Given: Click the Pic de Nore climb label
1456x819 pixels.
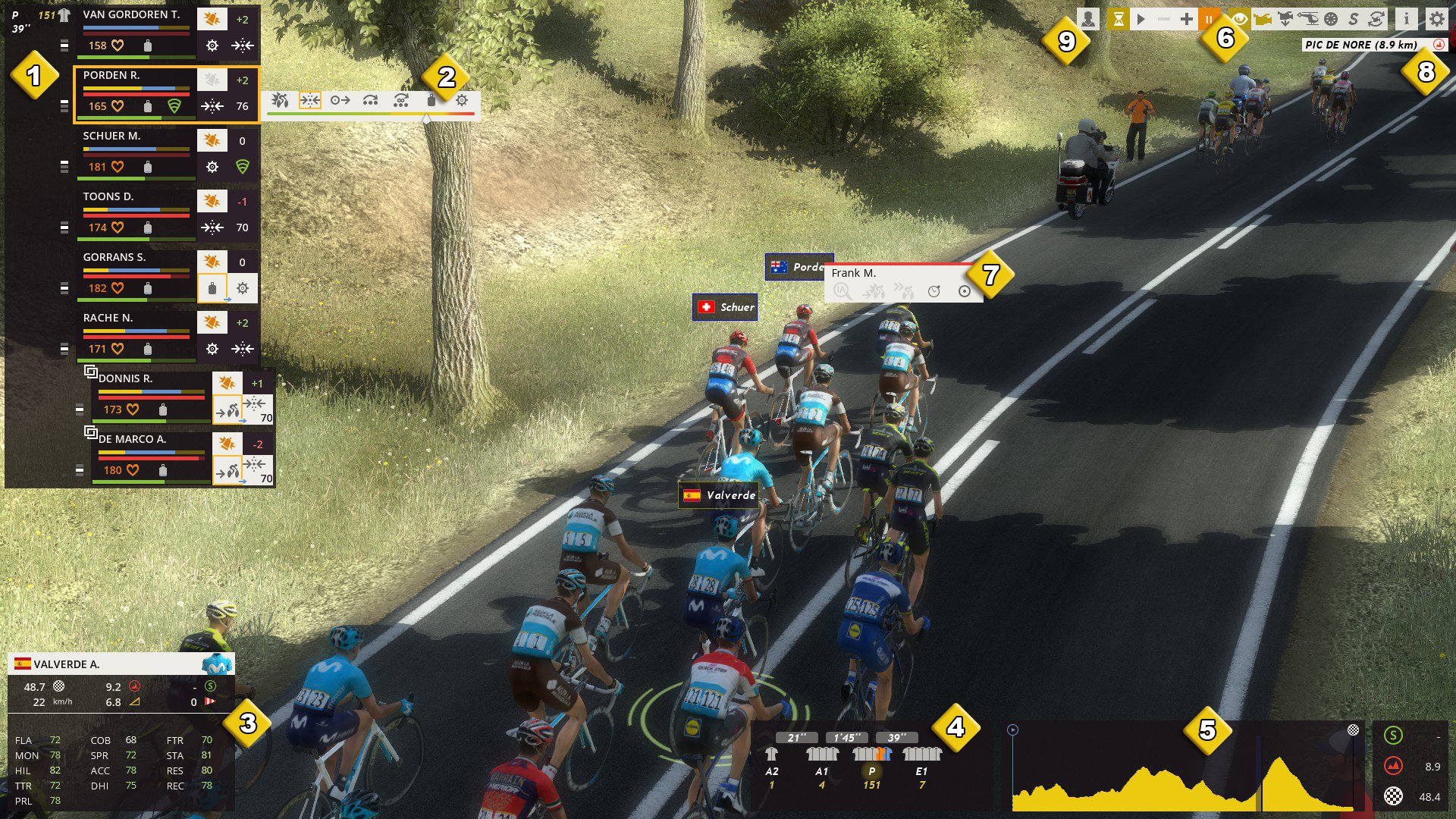Looking at the screenshot, I should (x=1360, y=45).
